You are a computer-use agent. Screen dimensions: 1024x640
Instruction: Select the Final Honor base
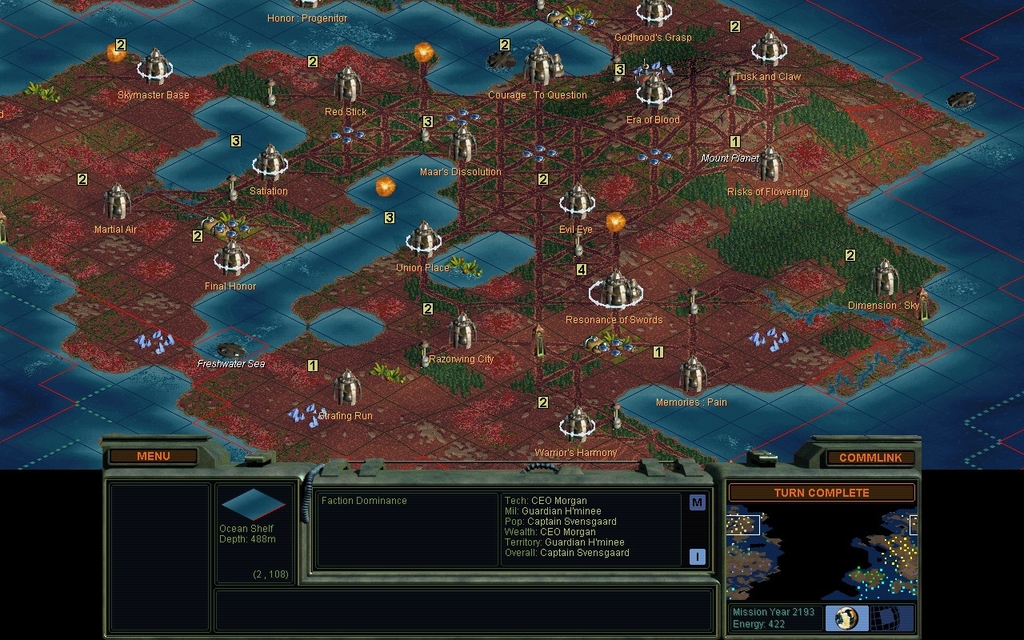231,258
